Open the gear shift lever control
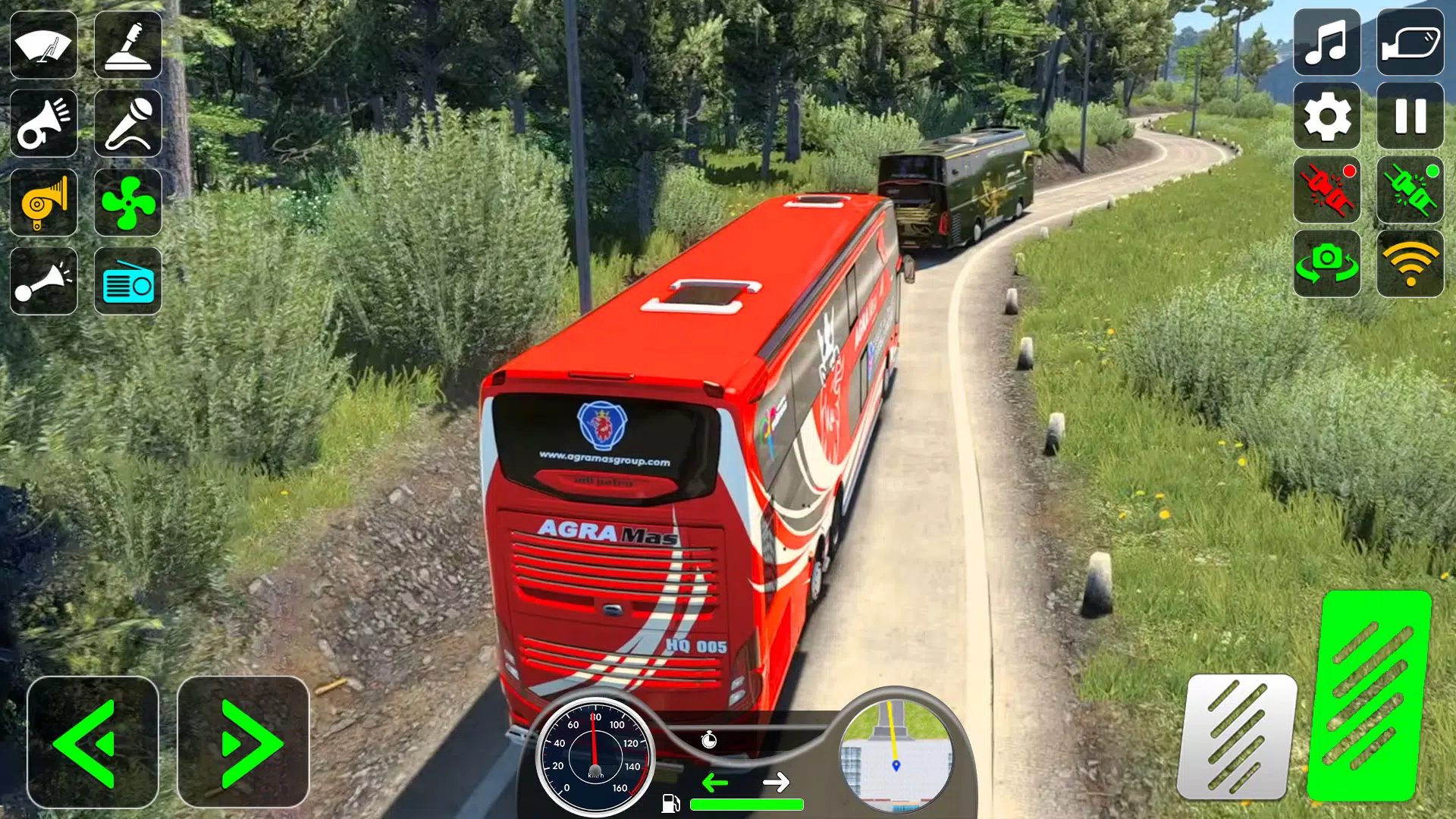Image resolution: width=1456 pixels, height=819 pixels. (127, 45)
